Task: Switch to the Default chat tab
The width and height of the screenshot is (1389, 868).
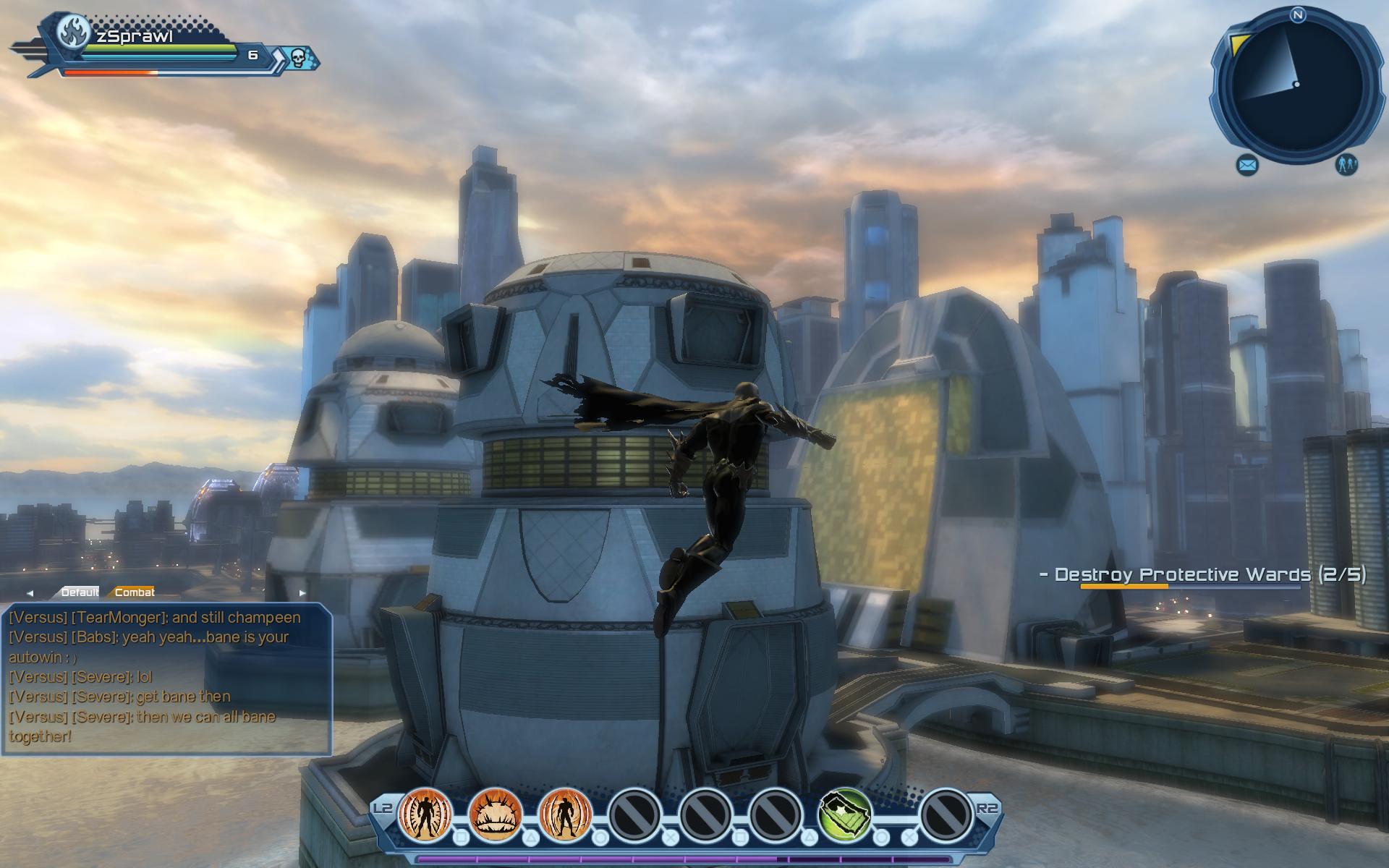Action: pyautogui.click(x=80, y=592)
